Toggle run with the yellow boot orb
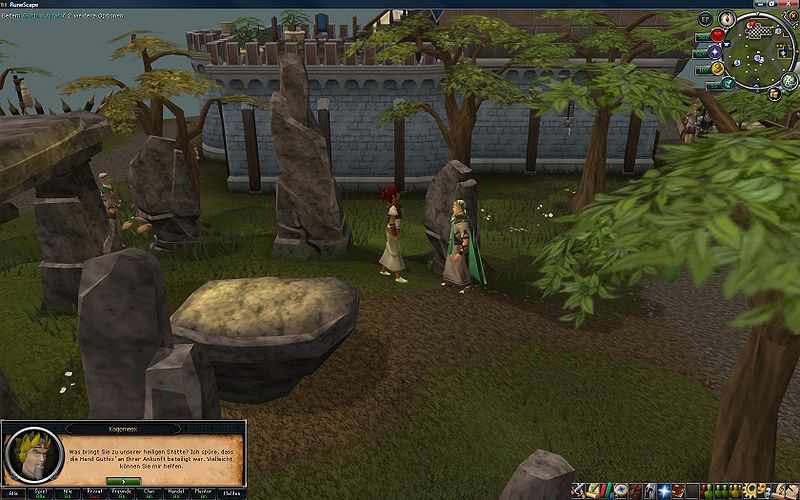Viewport: 800px width, 500px height. pyautogui.click(x=716, y=68)
